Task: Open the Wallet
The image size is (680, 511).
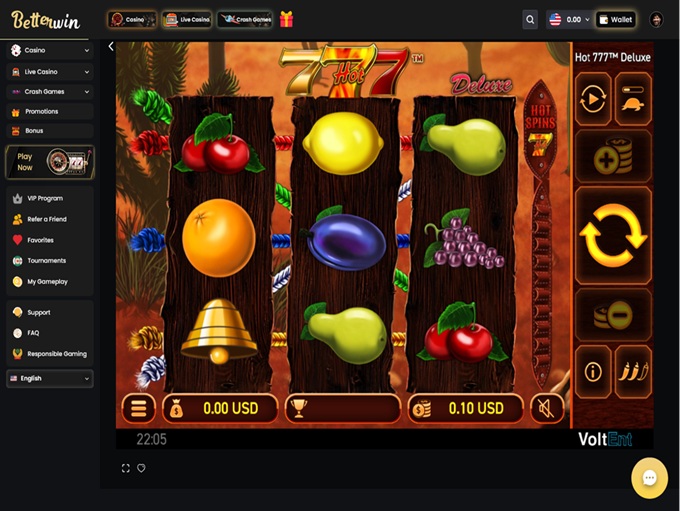Action: pos(616,19)
